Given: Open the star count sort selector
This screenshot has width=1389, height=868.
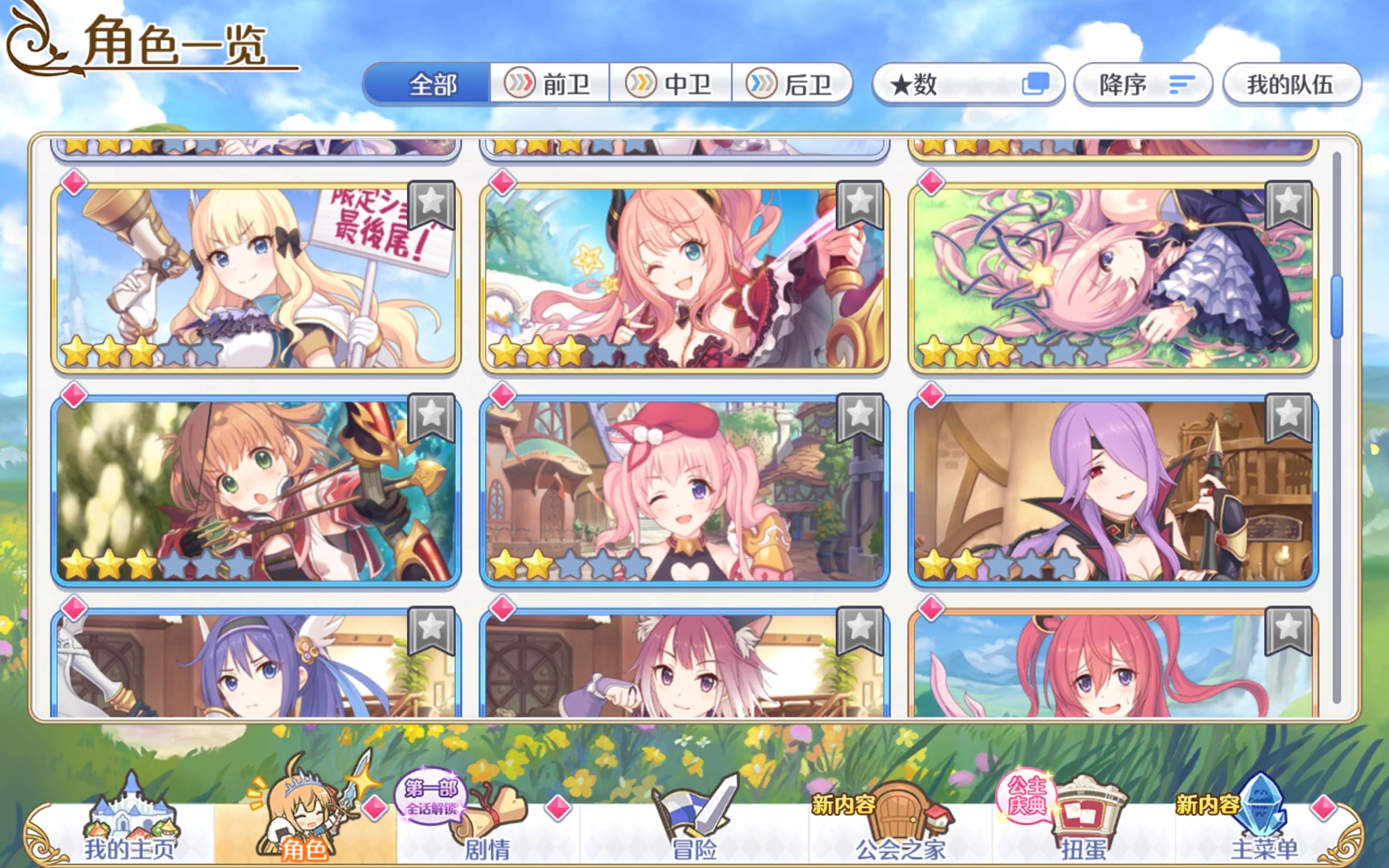Looking at the screenshot, I should click(x=970, y=85).
